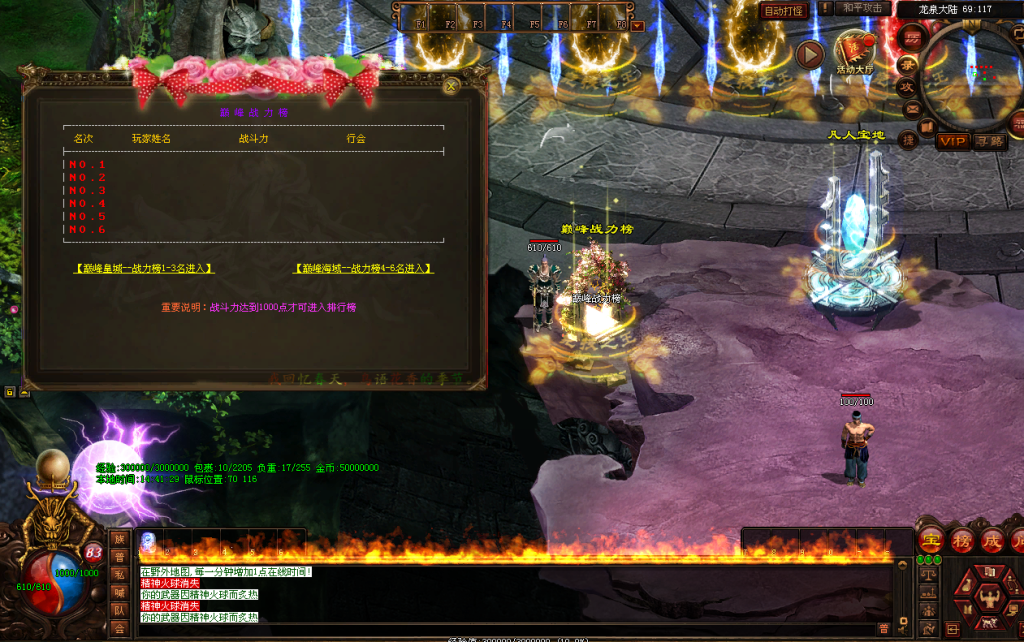Open the 宝 treasure button
Screen dimensions: 1024x642
click(x=931, y=541)
